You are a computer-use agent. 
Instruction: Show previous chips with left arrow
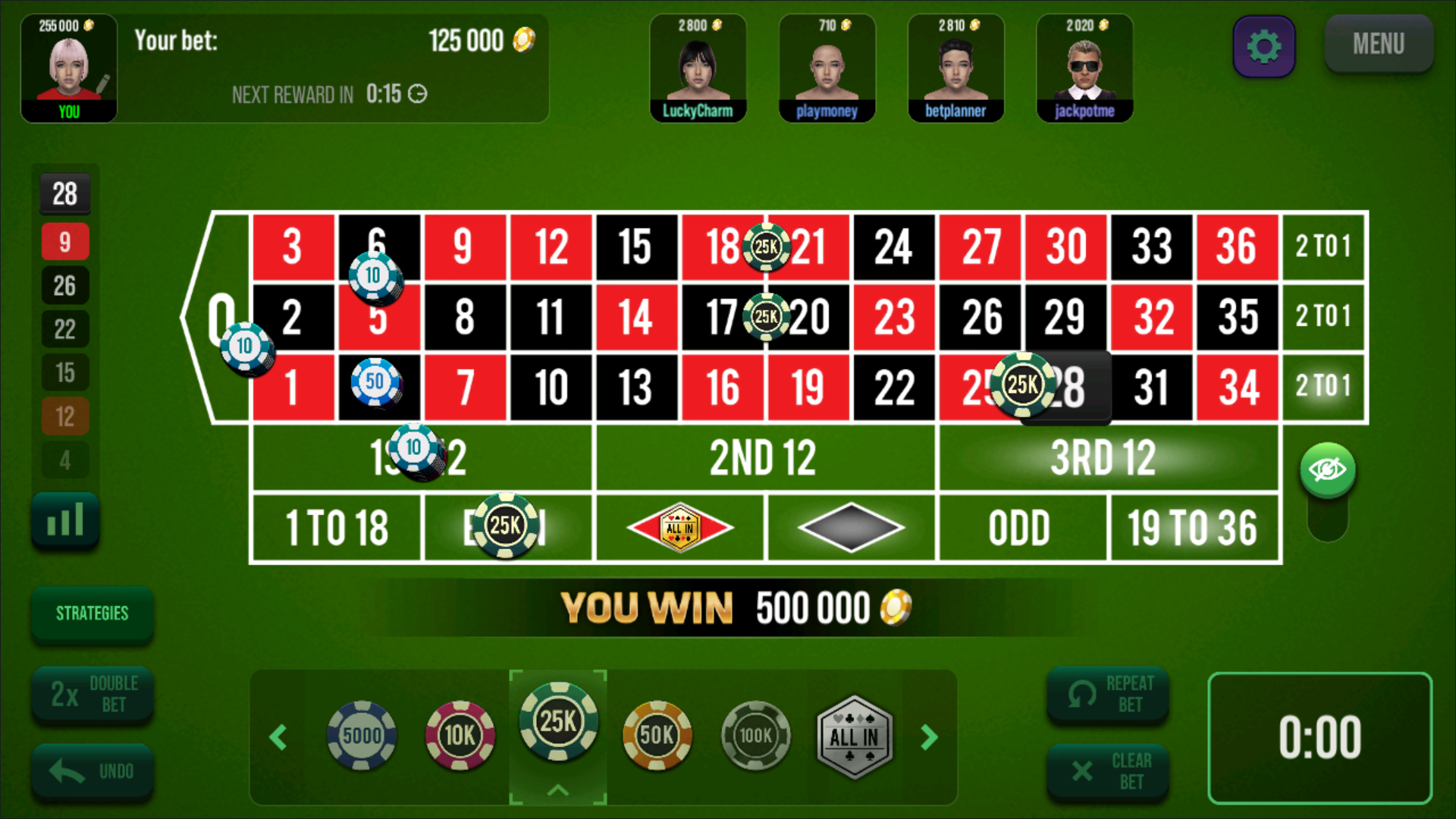[278, 737]
